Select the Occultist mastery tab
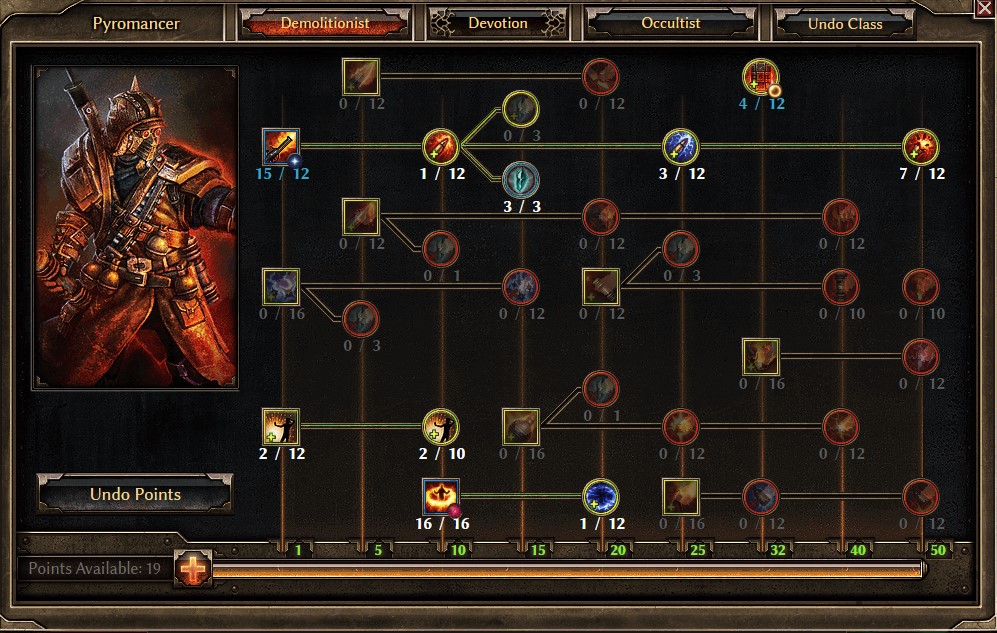This screenshot has width=997, height=633. (670, 23)
